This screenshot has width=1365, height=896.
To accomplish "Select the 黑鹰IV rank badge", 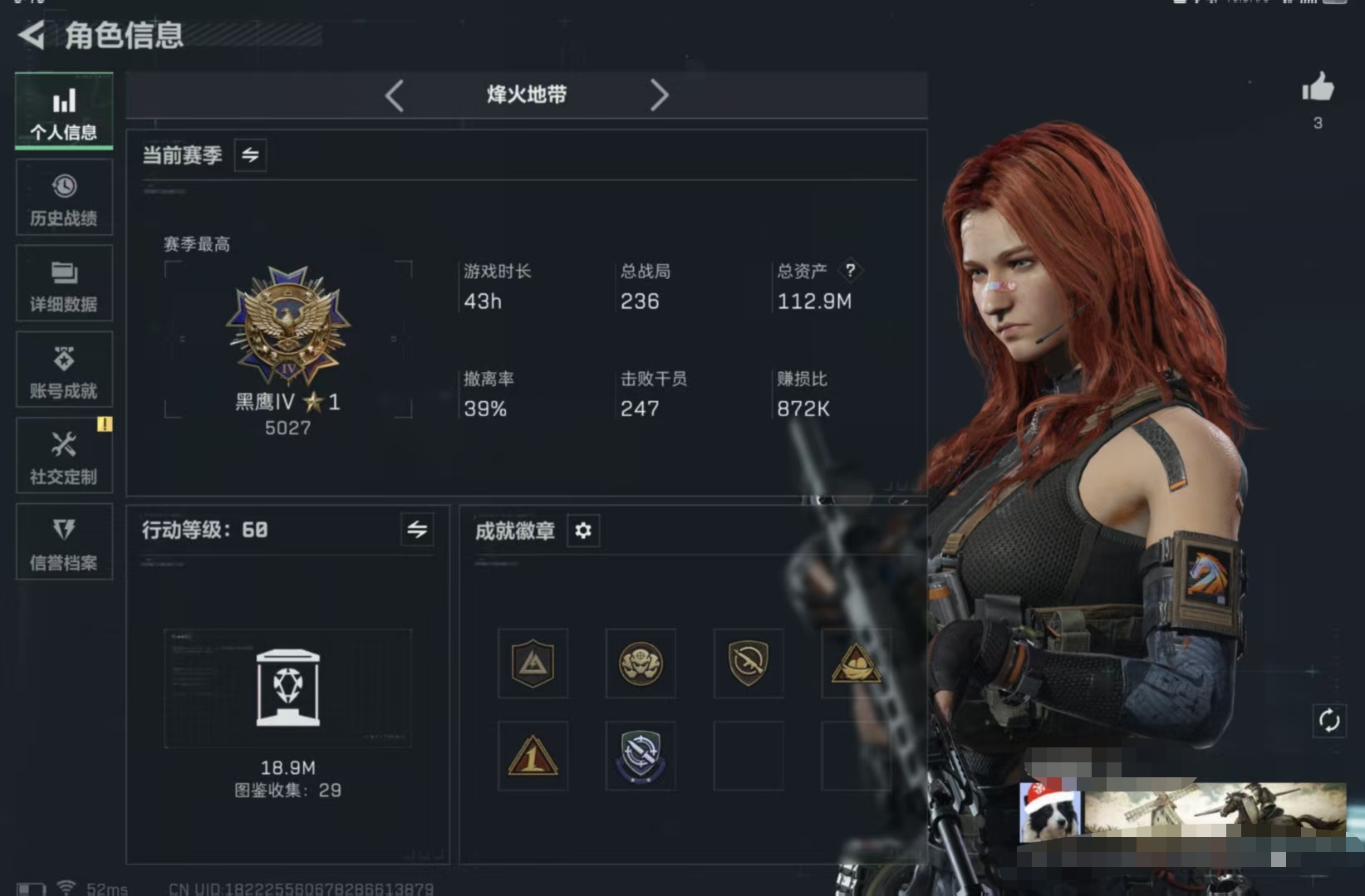I will [x=288, y=324].
